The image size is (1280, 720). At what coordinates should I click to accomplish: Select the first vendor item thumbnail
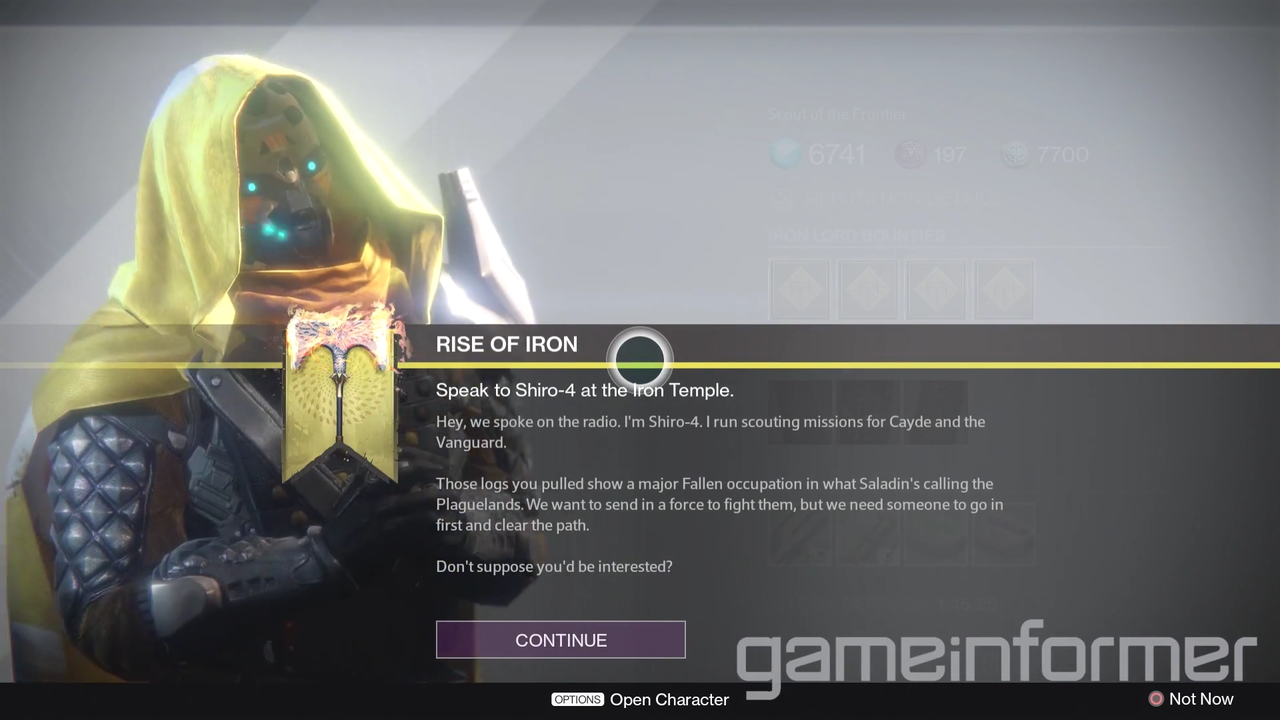800,540
